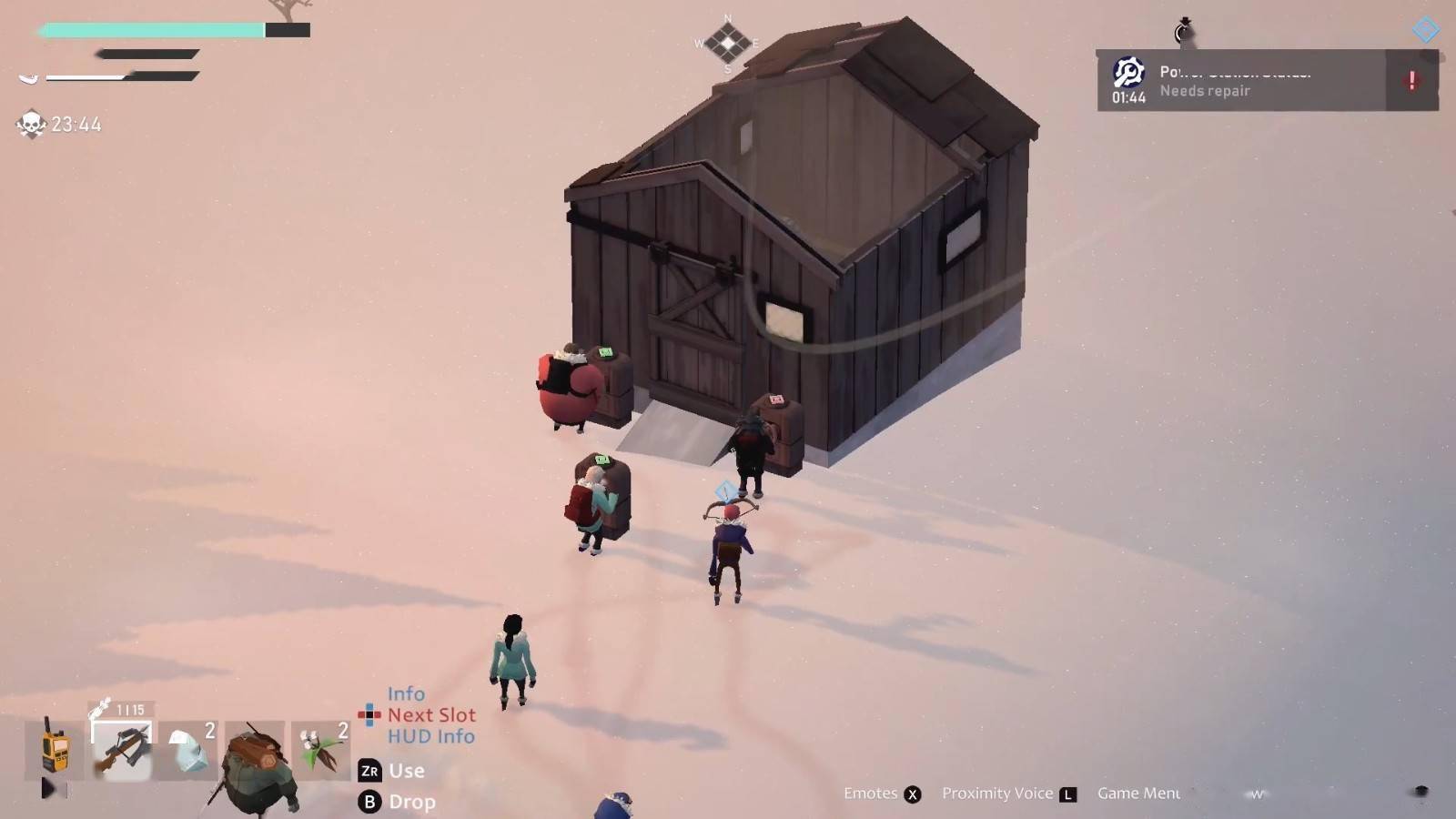Click the Info label near the hotbar
Image resolution: width=1456 pixels, height=819 pixels.
click(407, 693)
